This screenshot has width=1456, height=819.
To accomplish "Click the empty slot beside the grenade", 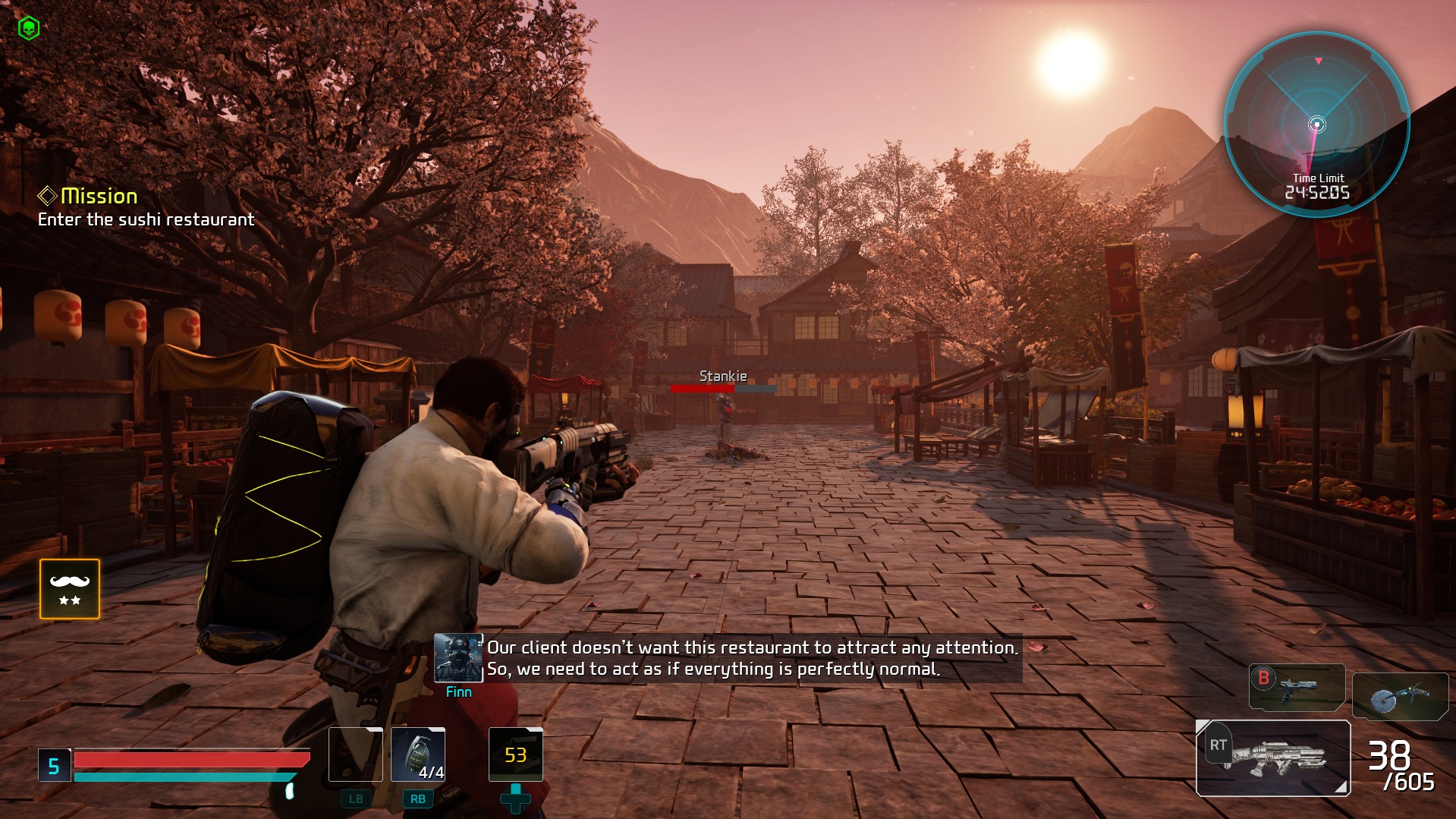I will tap(356, 754).
